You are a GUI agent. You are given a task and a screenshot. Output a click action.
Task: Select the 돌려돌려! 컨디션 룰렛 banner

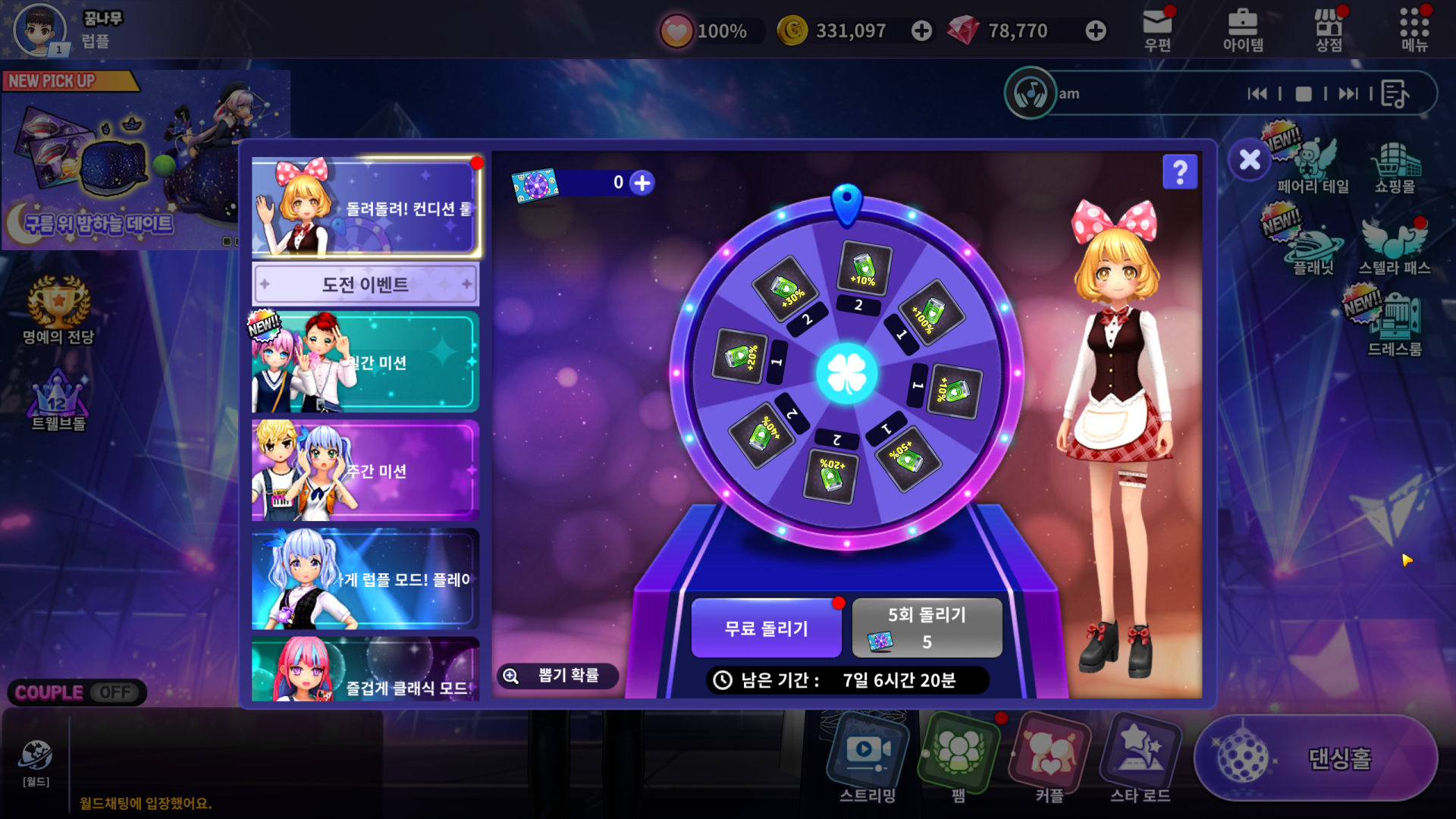click(366, 207)
